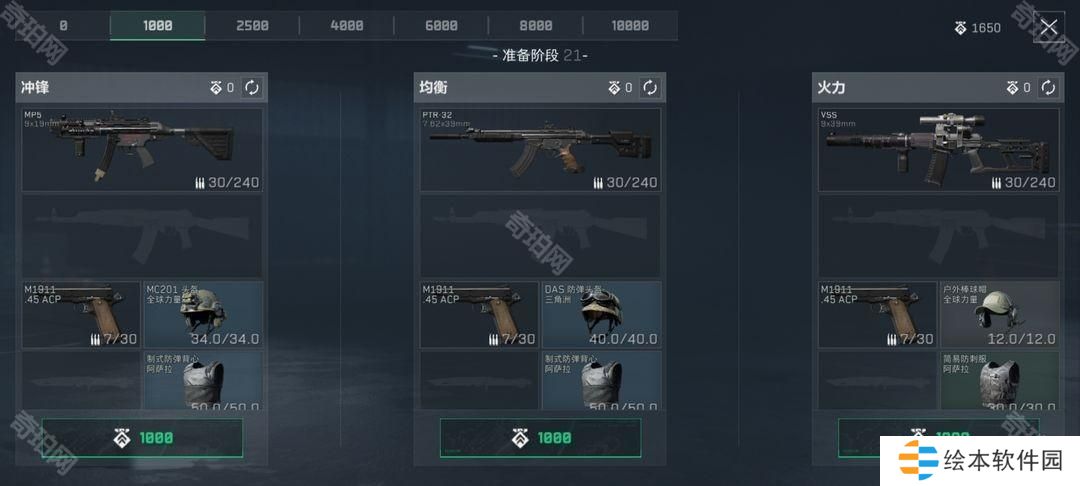Switch to the 0 budget tab
The image size is (1080, 486).
tap(63, 26)
